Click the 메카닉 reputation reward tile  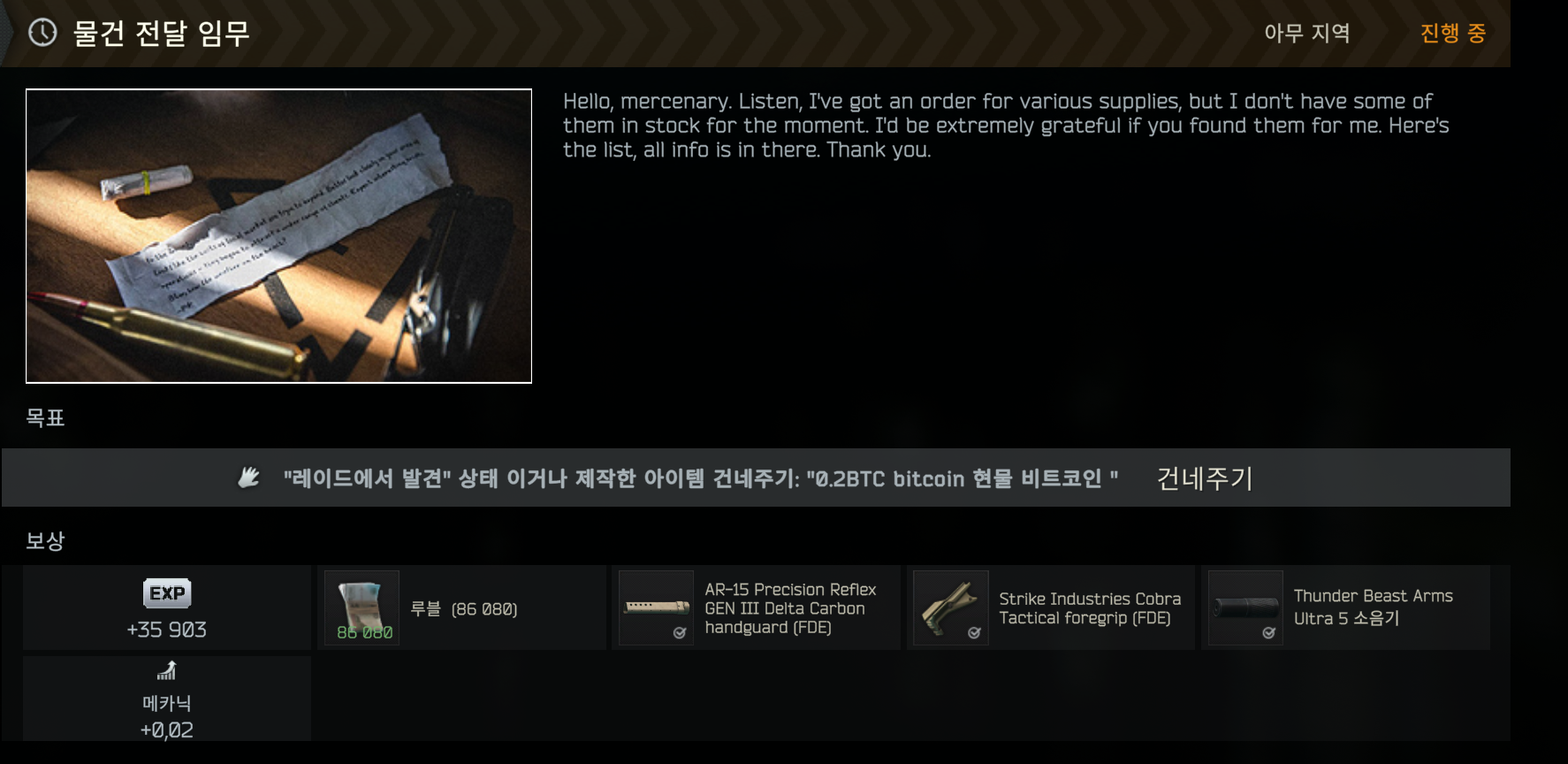tap(167, 699)
